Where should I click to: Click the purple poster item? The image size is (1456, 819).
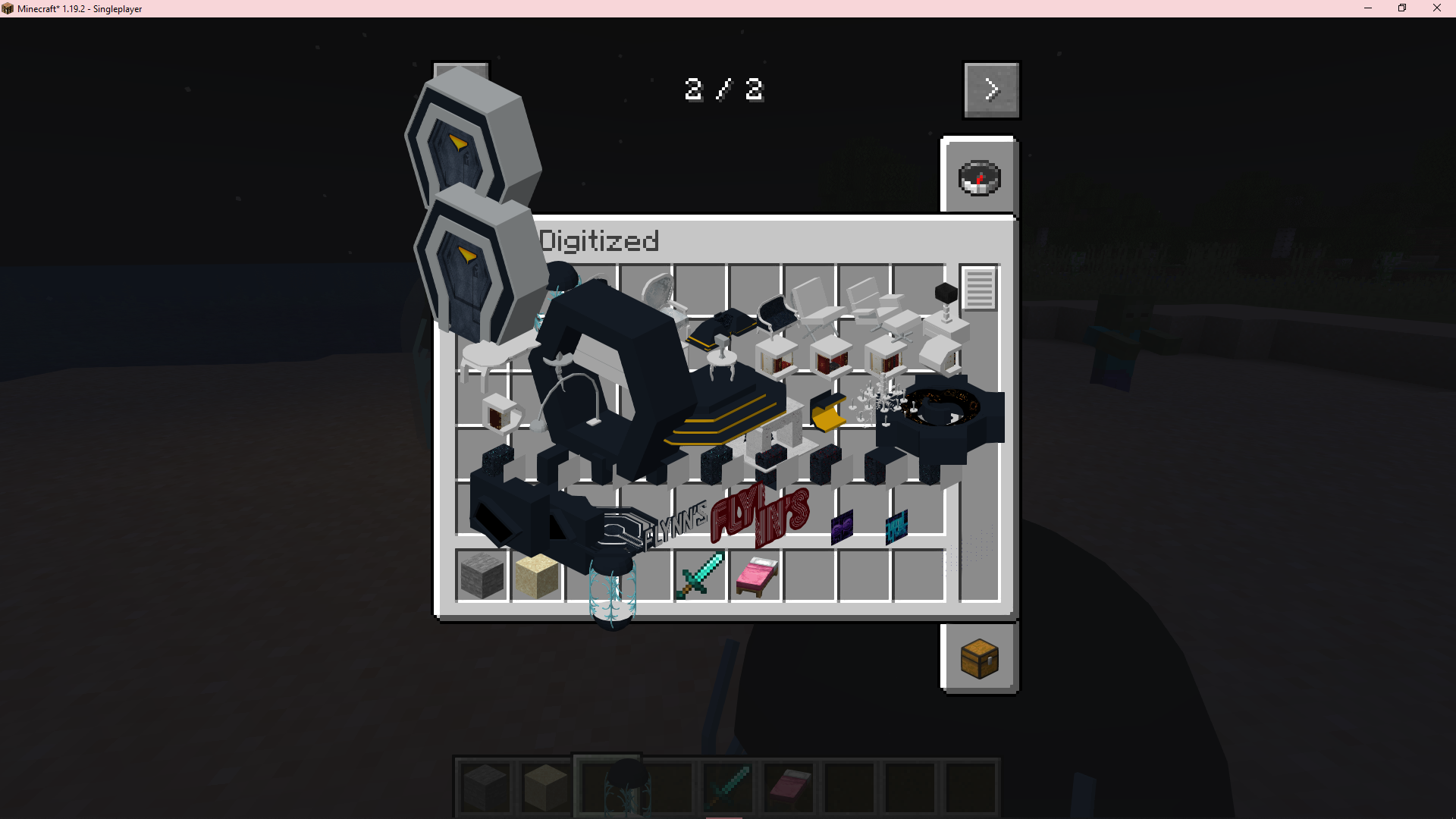(x=842, y=525)
